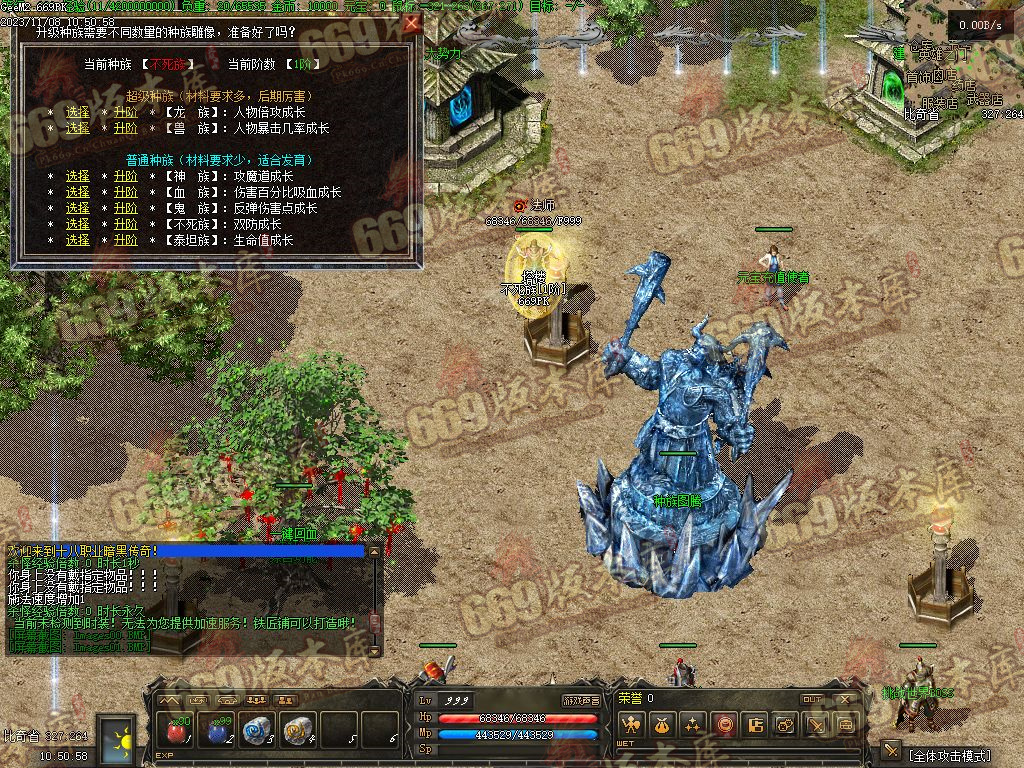The height and width of the screenshot is (768, 1024).
Task: Use the blue potion in slot 2
Action: tap(216, 731)
